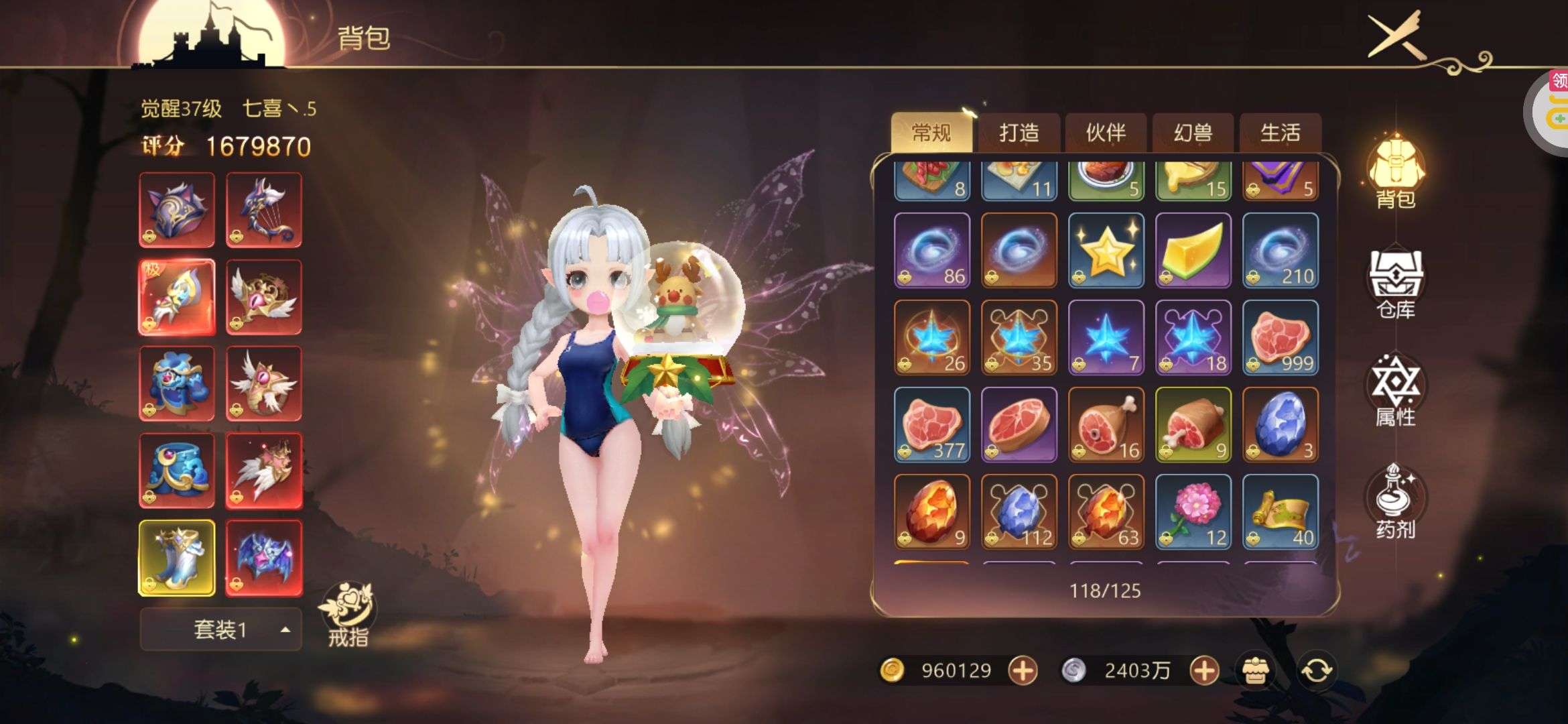This screenshot has height=724, width=1568.
Task: Pick the raw meat stack of 999
Action: pos(1280,337)
